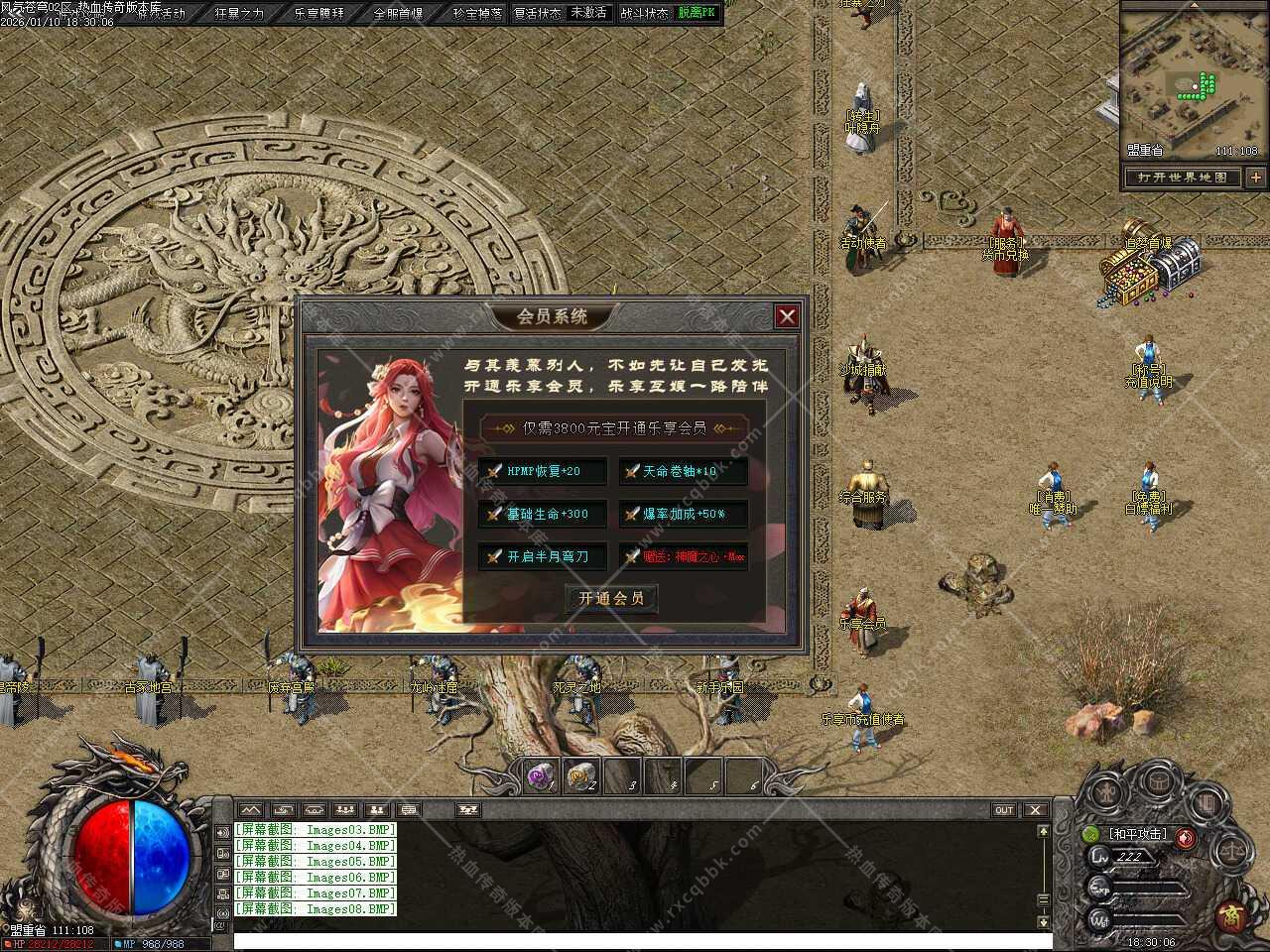Open the 珍宝掉落 menu
1270x952 pixels.
pos(477,14)
